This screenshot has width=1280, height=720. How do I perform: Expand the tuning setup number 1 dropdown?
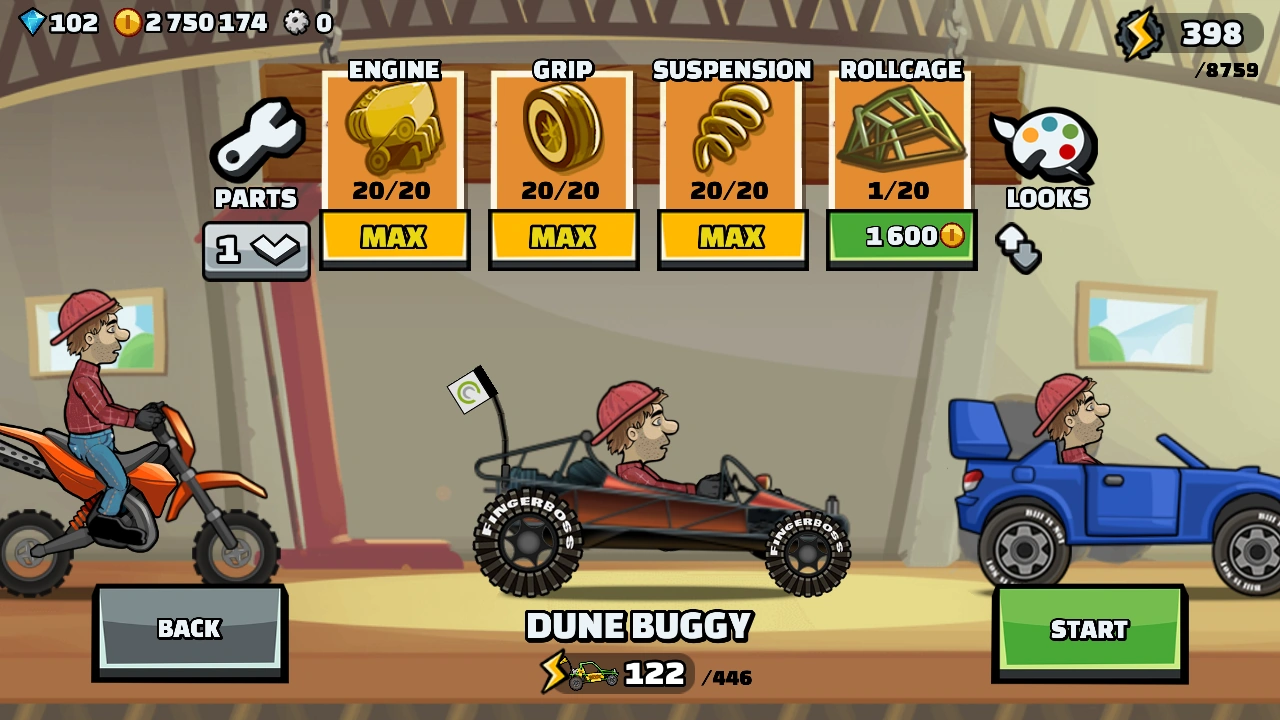pos(256,249)
